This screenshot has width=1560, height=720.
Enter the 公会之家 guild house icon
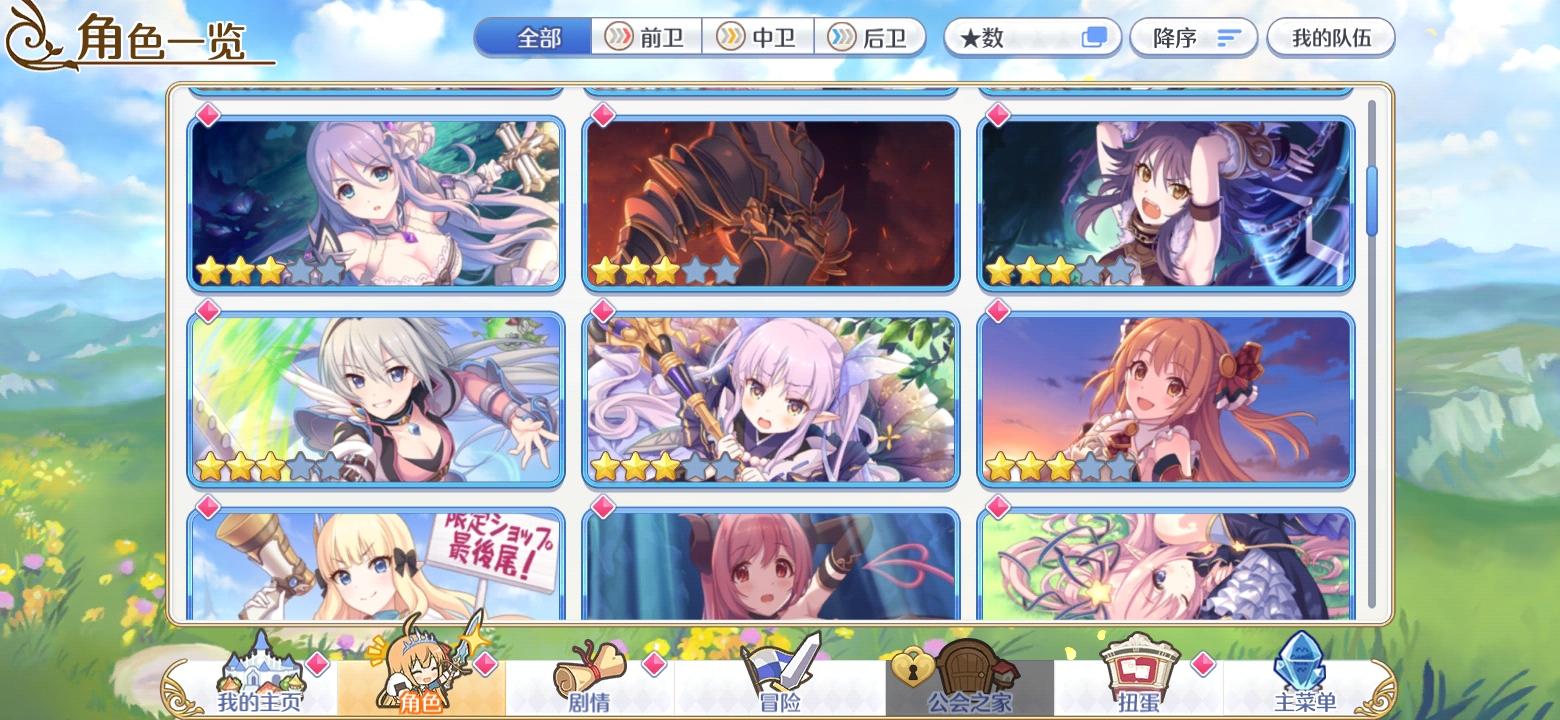click(957, 668)
